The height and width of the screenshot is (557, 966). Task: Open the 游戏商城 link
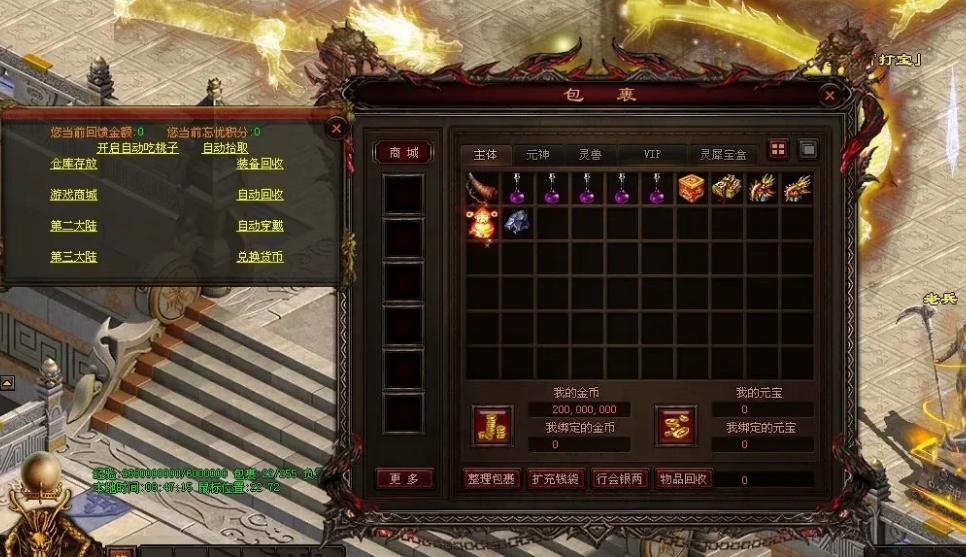pyautogui.click(x=74, y=195)
